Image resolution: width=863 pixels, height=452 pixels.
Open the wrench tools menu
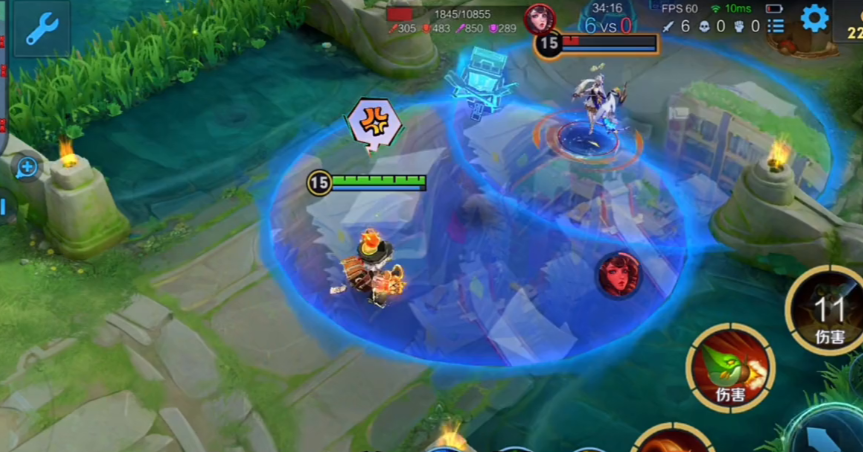pyautogui.click(x=41, y=28)
